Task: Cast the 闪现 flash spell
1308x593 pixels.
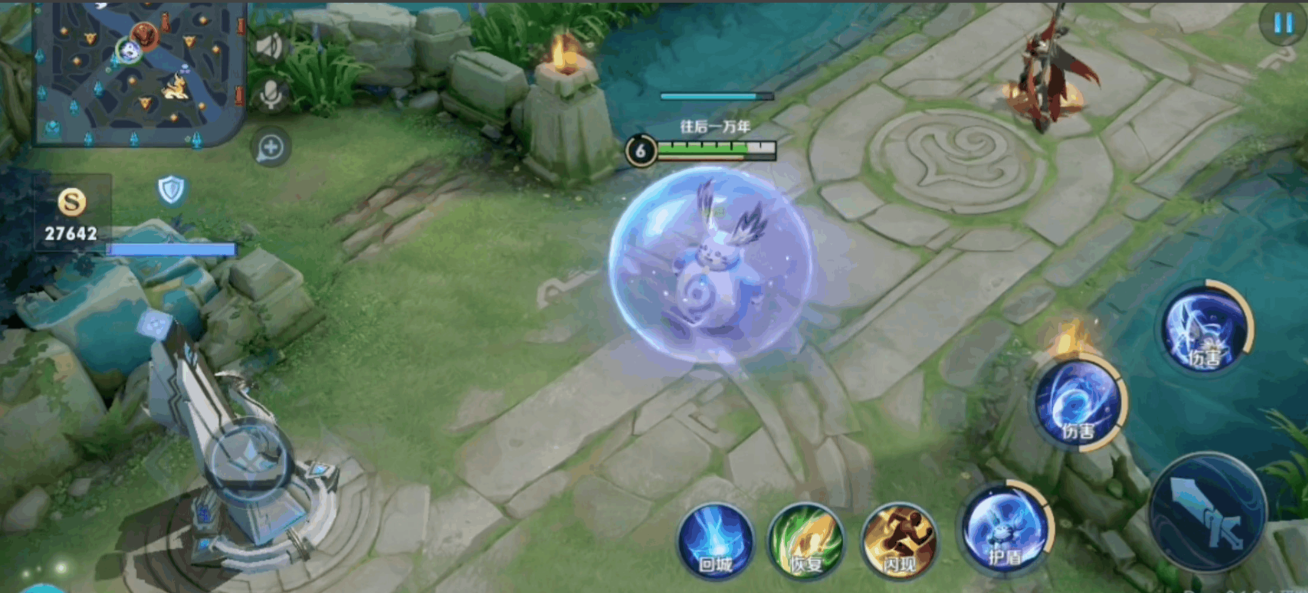Action: pos(899,541)
